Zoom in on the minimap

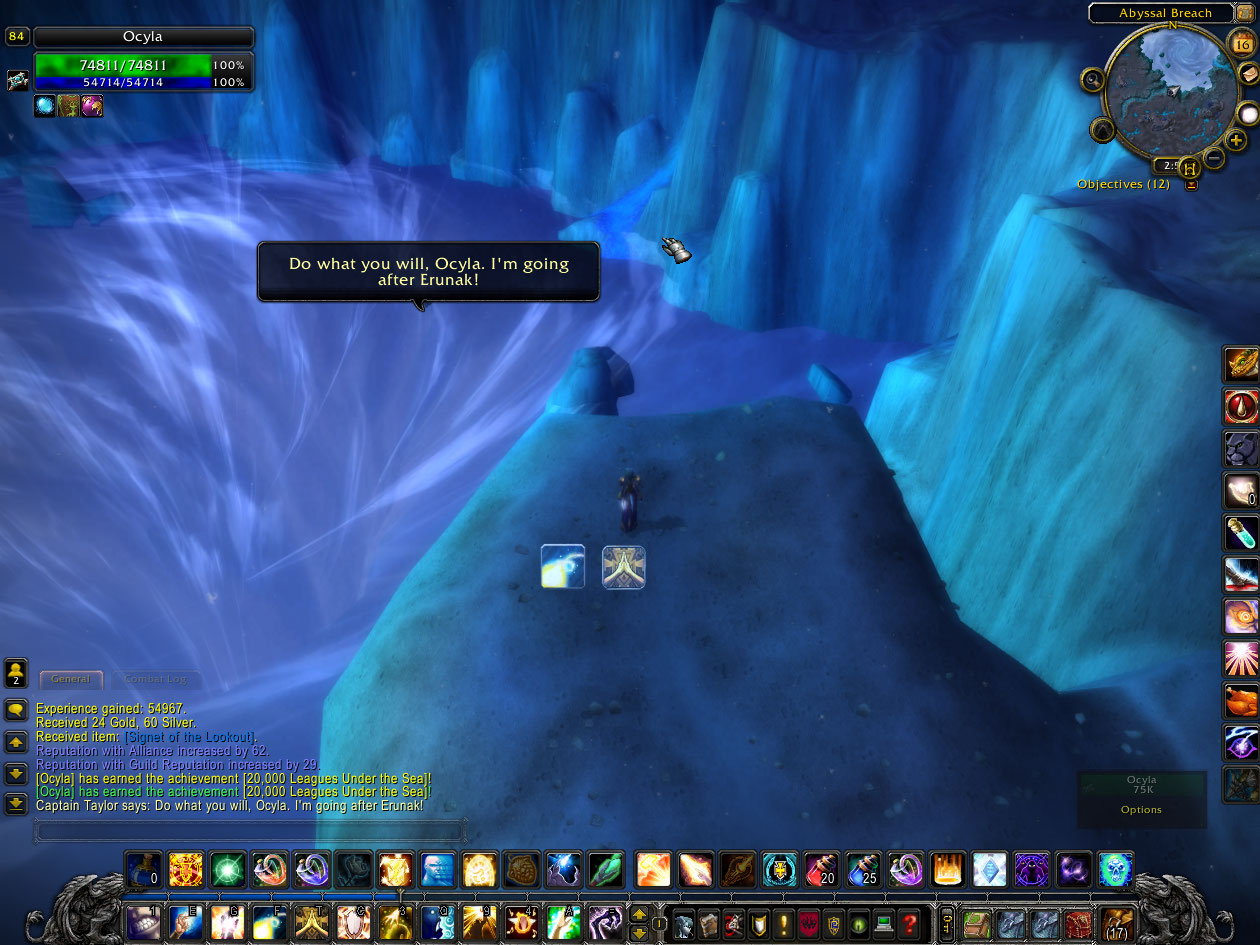click(x=1237, y=141)
